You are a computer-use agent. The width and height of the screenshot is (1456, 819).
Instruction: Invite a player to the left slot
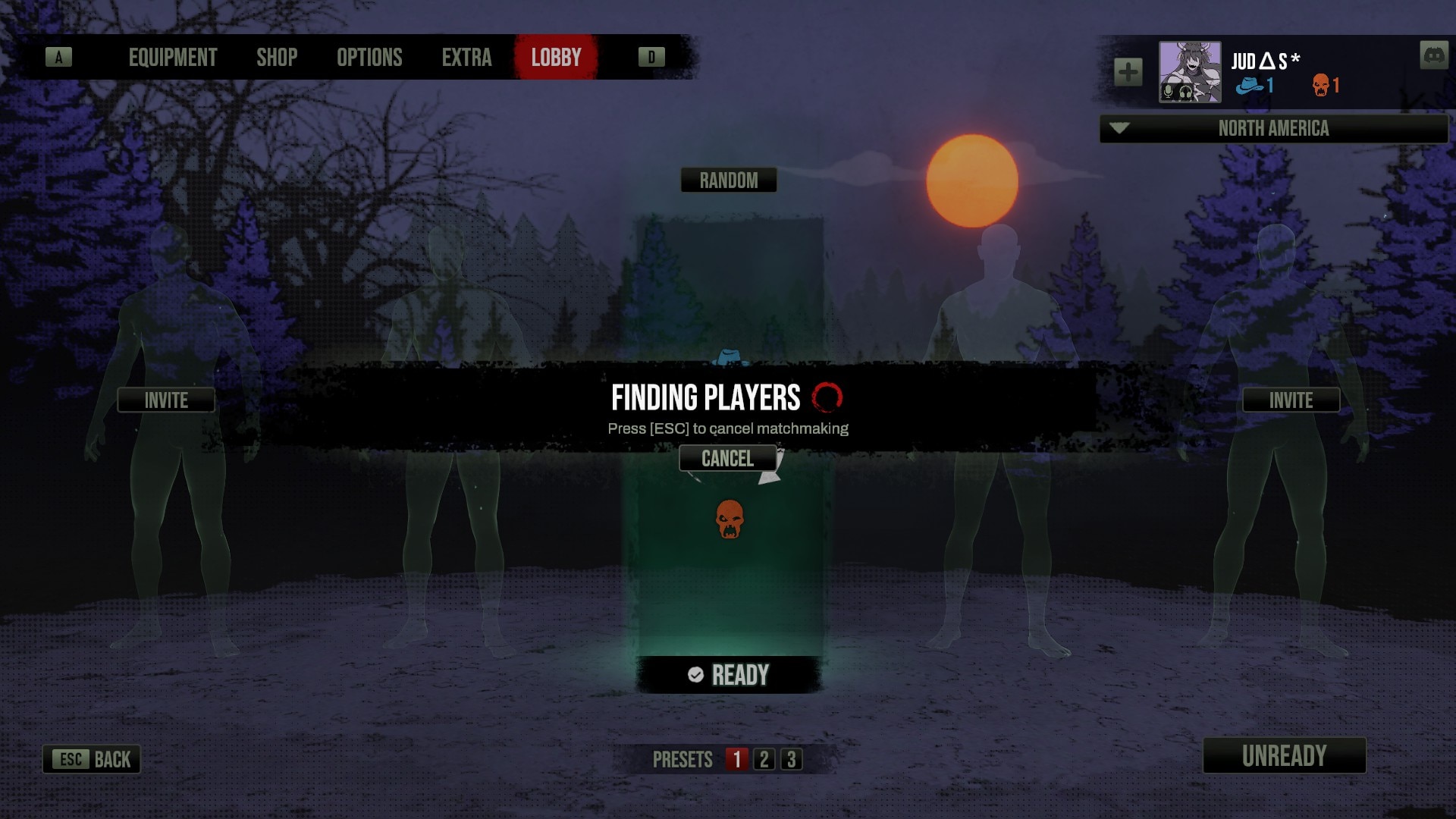pos(166,400)
